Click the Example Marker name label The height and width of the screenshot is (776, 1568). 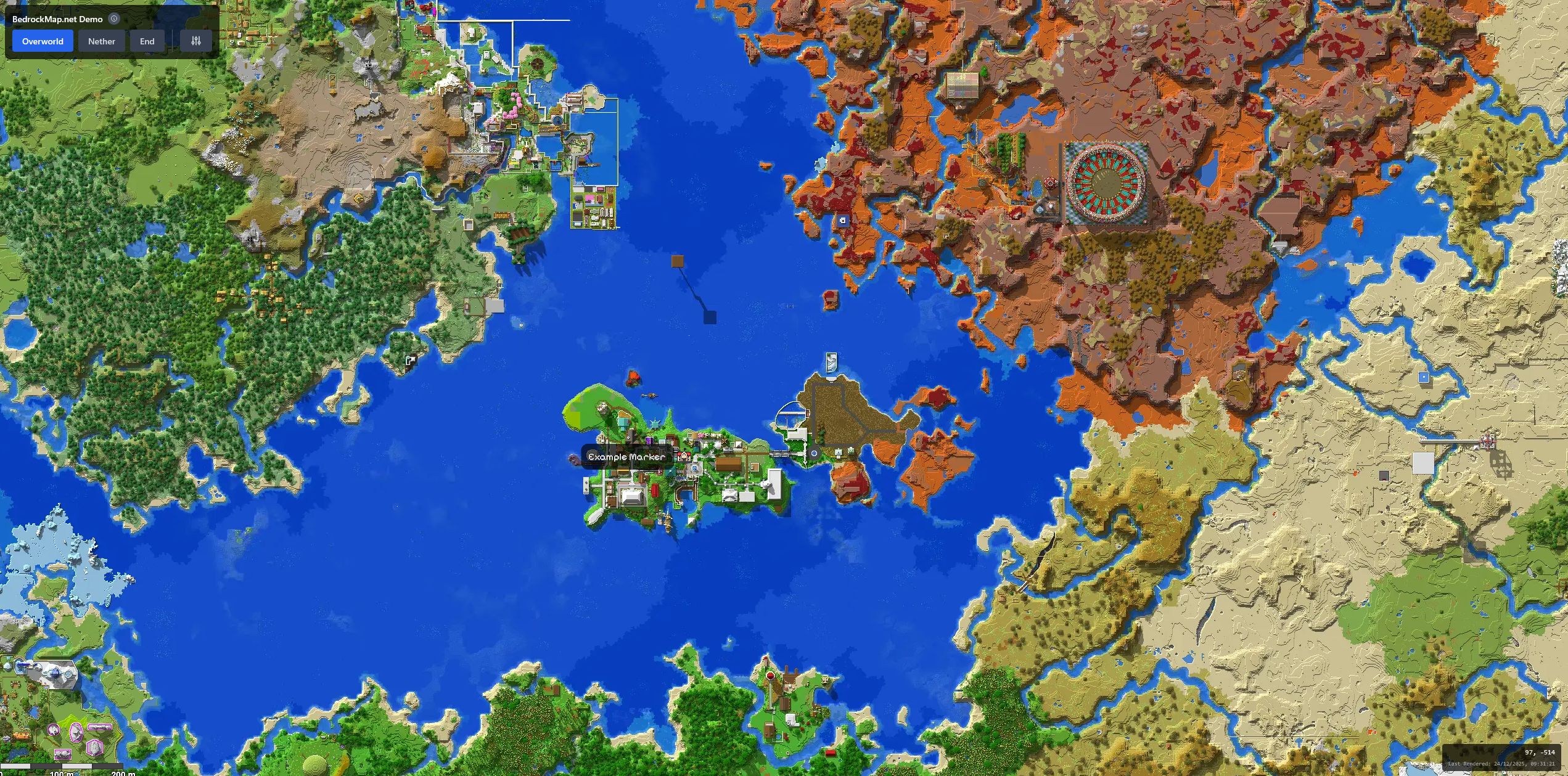coord(627,457)
